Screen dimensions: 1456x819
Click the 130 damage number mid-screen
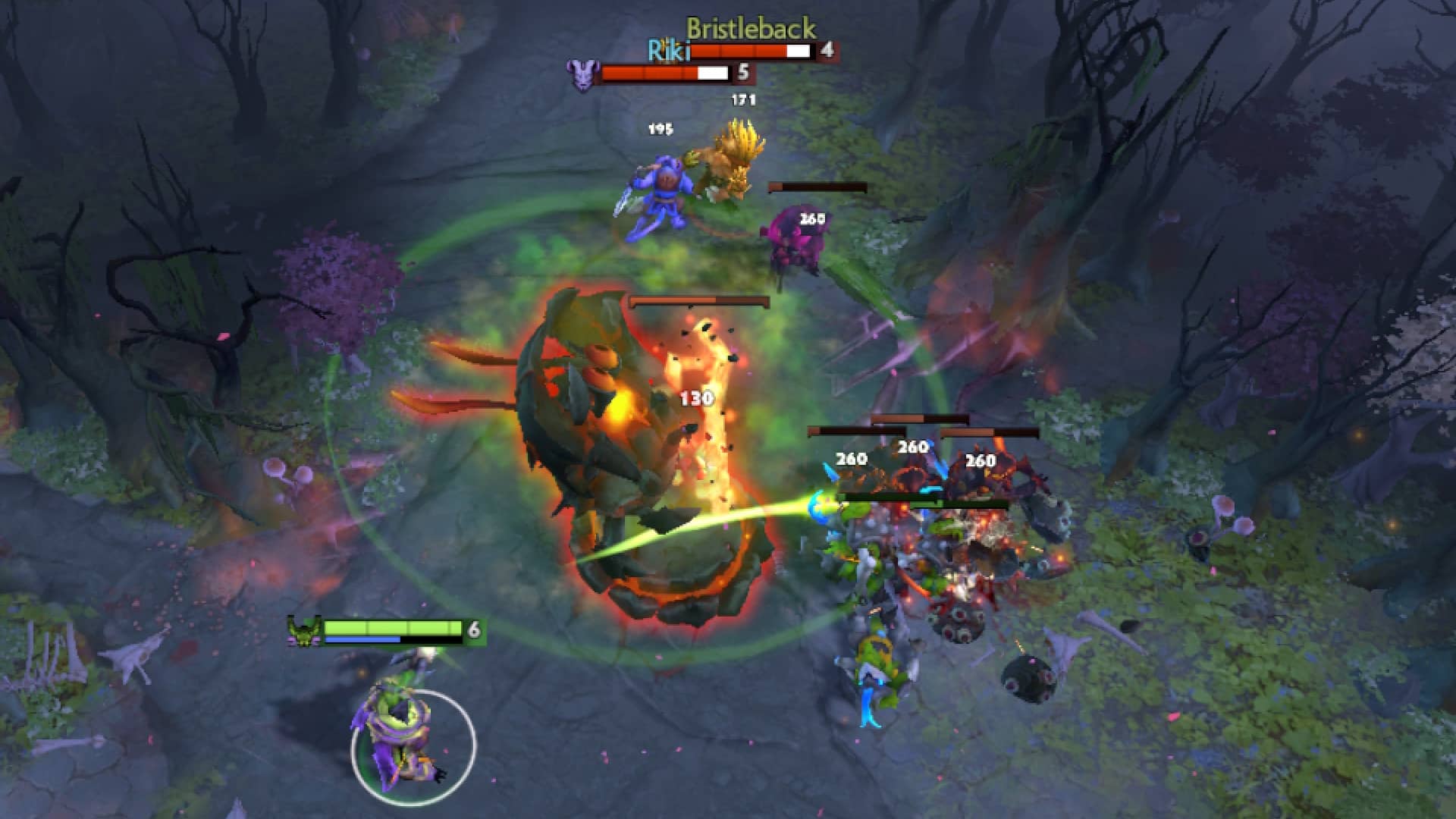click(x=698, y=397)
